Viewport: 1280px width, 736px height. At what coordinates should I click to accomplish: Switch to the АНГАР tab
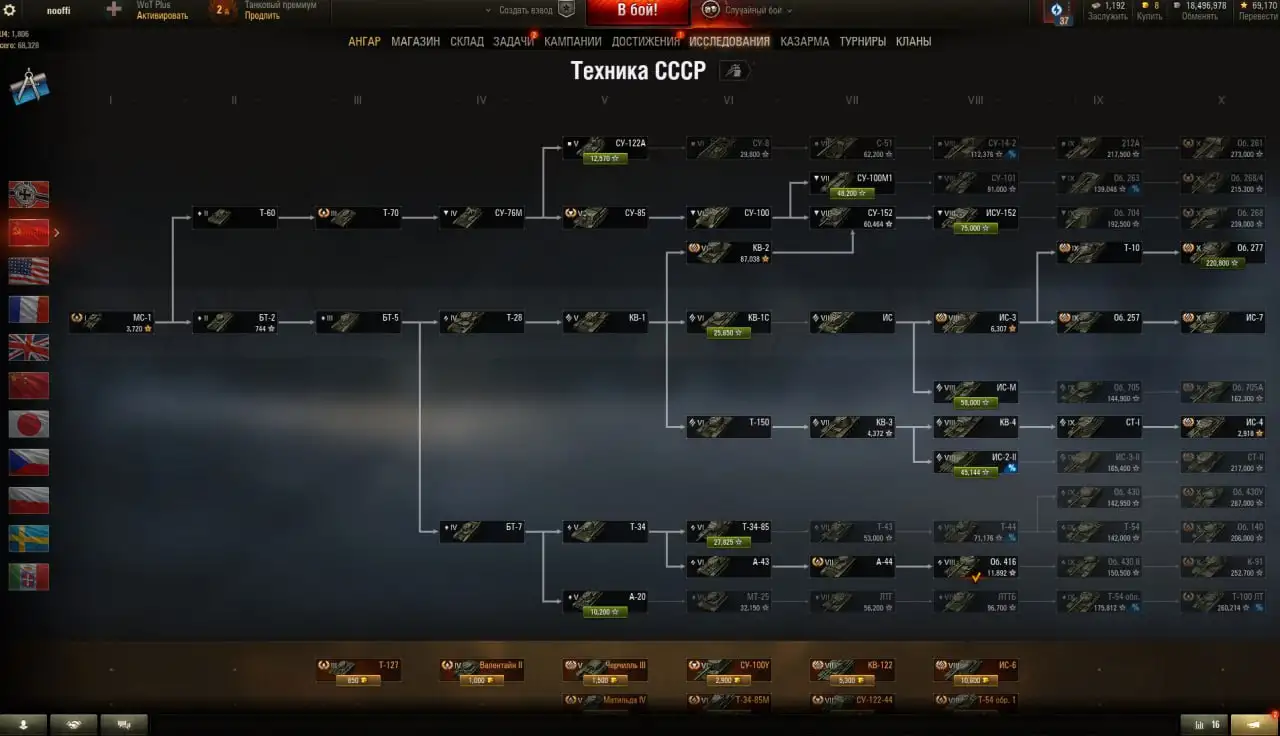click(365, 41)
